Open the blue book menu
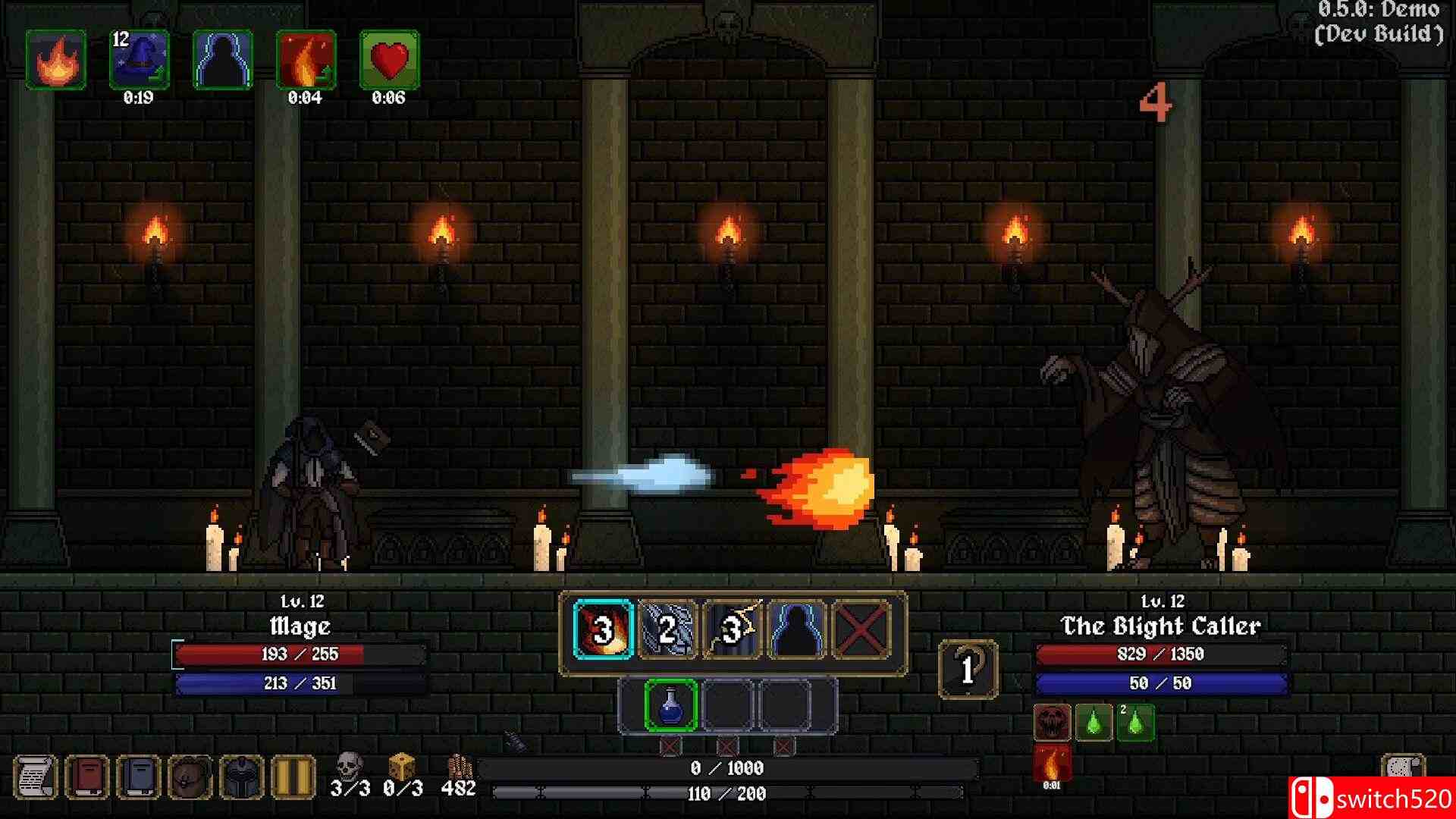The width and height of the screenshot is (1456, 819). pyautogui.click(x=139, y=777)
